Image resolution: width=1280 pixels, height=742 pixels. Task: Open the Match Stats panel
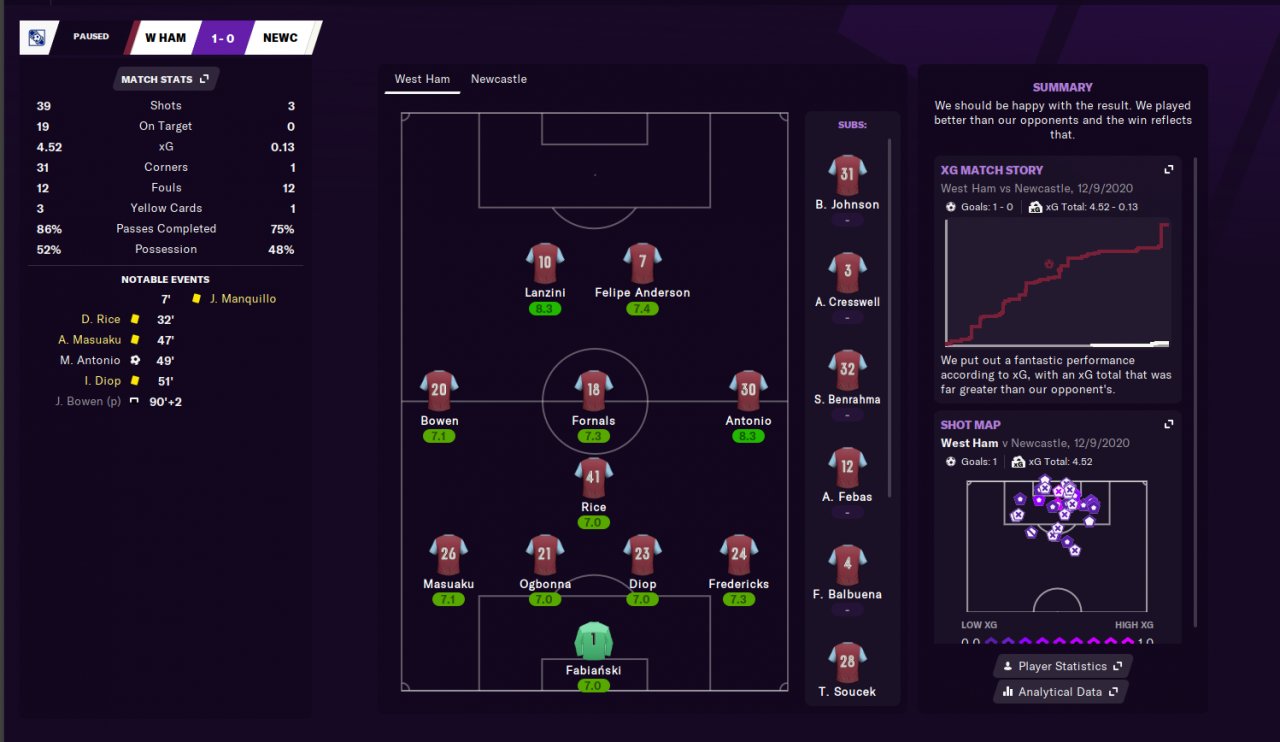coord(164,79)
